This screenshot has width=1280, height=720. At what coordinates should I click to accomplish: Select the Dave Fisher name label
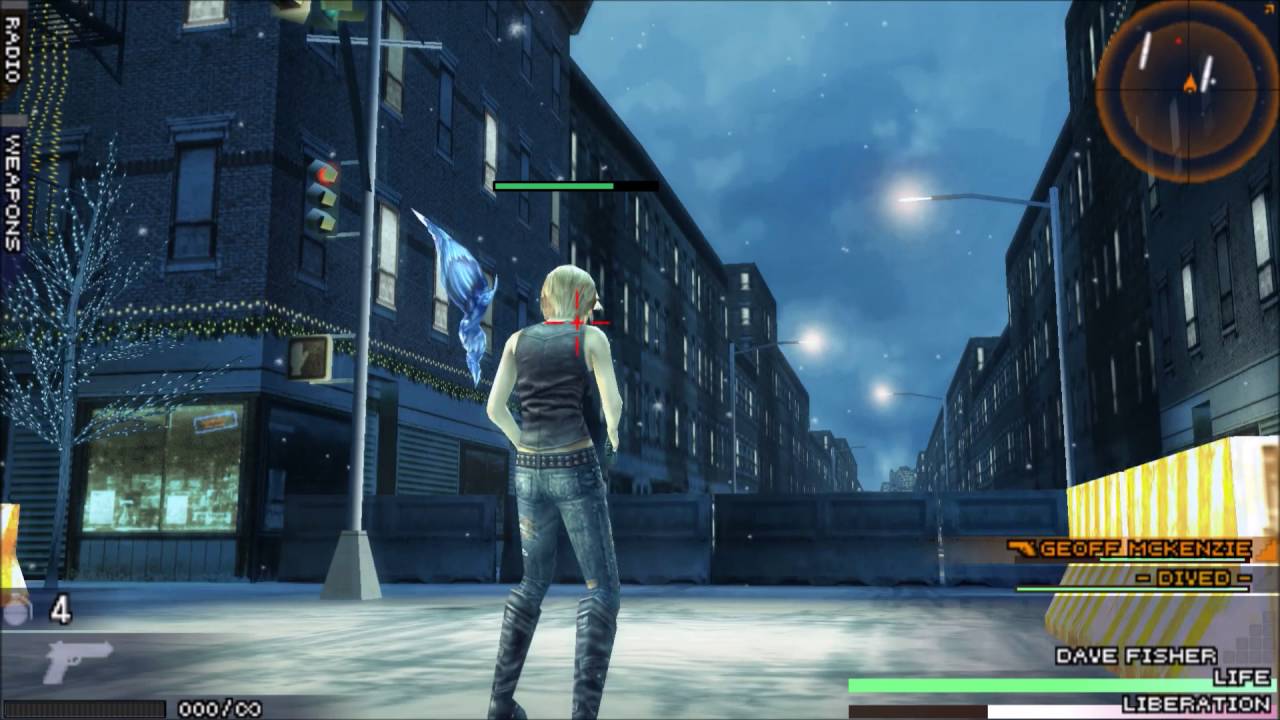click(x=1136, y=656)
